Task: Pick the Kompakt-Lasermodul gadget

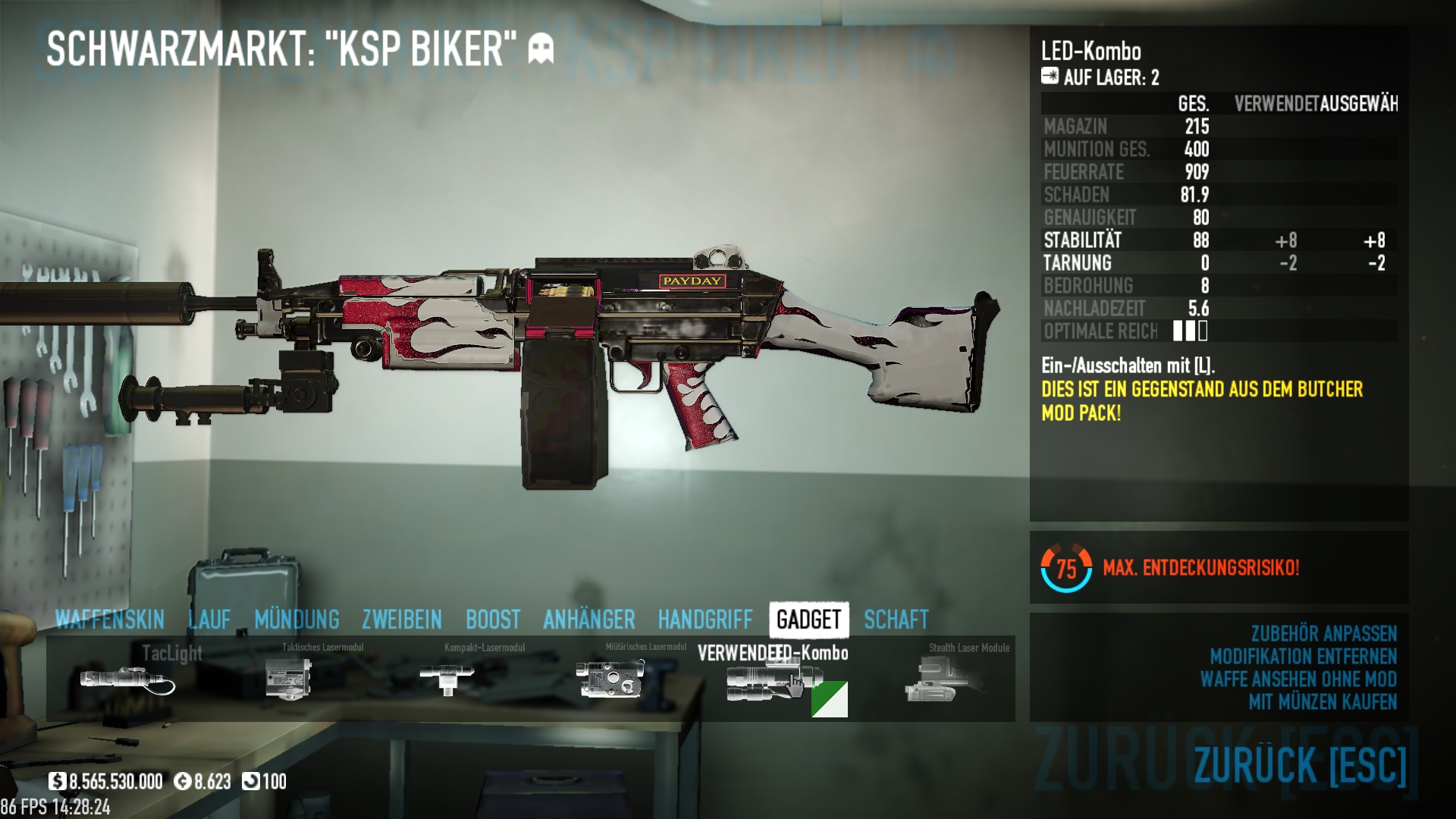Action: [x=447, y=679]
